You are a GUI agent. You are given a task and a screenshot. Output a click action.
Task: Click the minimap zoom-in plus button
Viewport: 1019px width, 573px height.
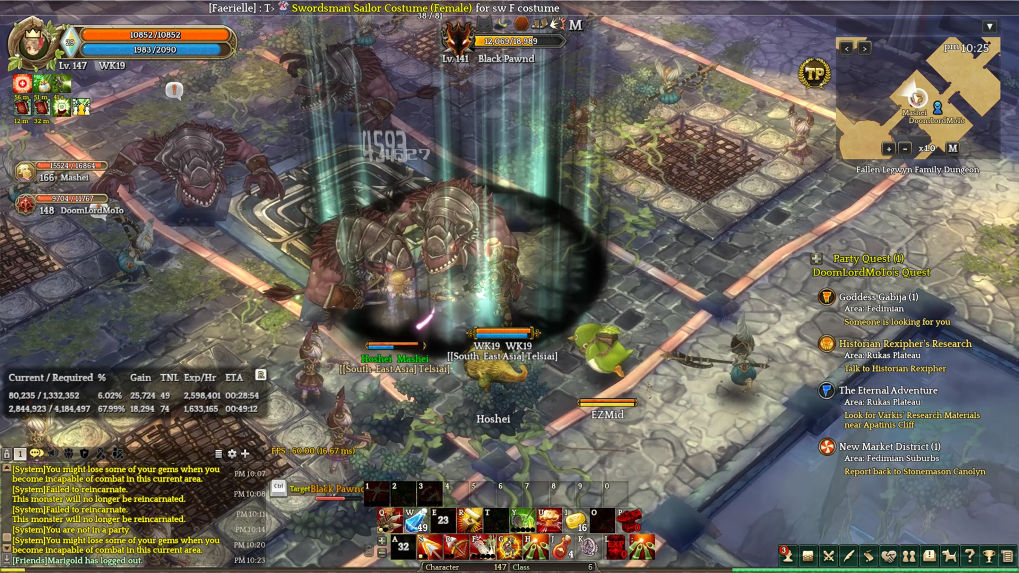tap(888, 148)
